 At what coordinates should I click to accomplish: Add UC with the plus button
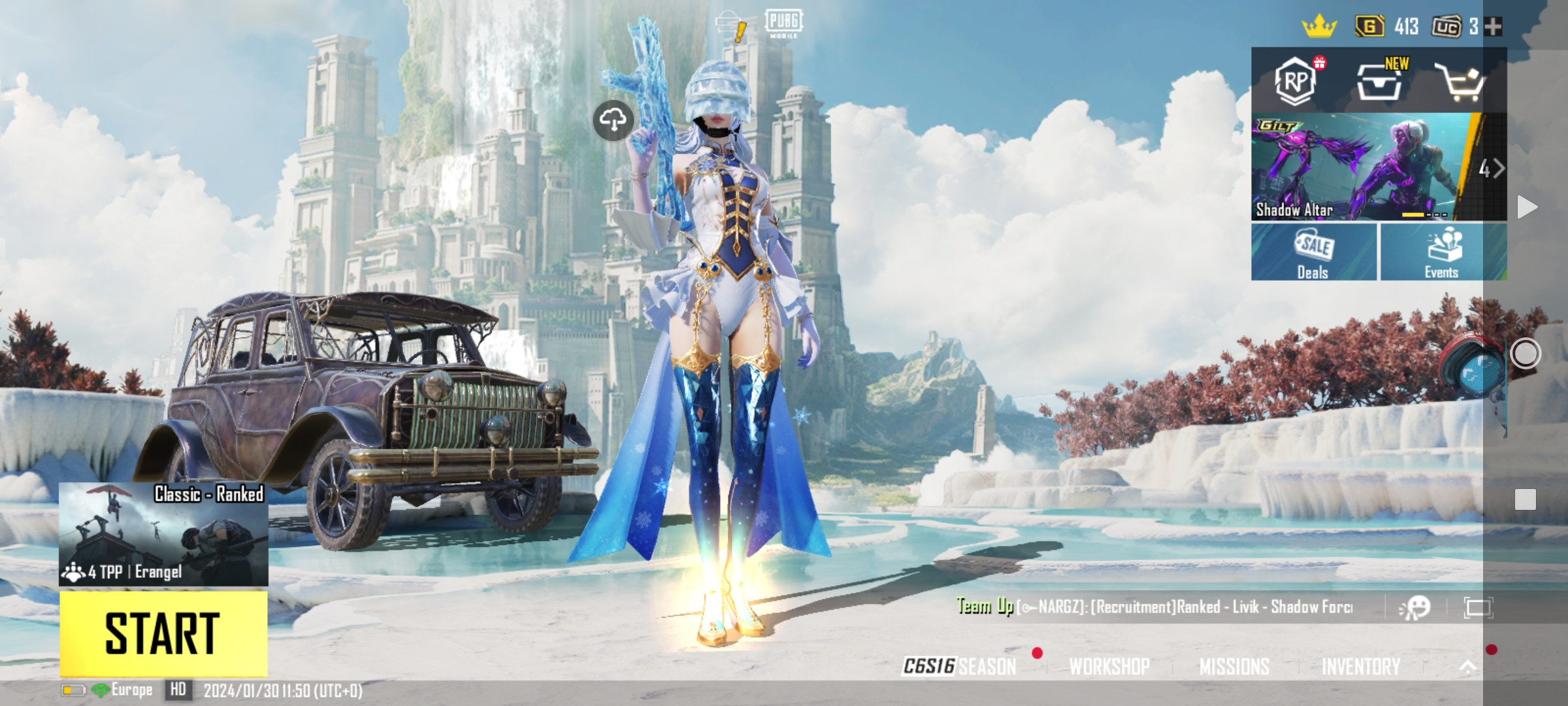point(1494,27)
